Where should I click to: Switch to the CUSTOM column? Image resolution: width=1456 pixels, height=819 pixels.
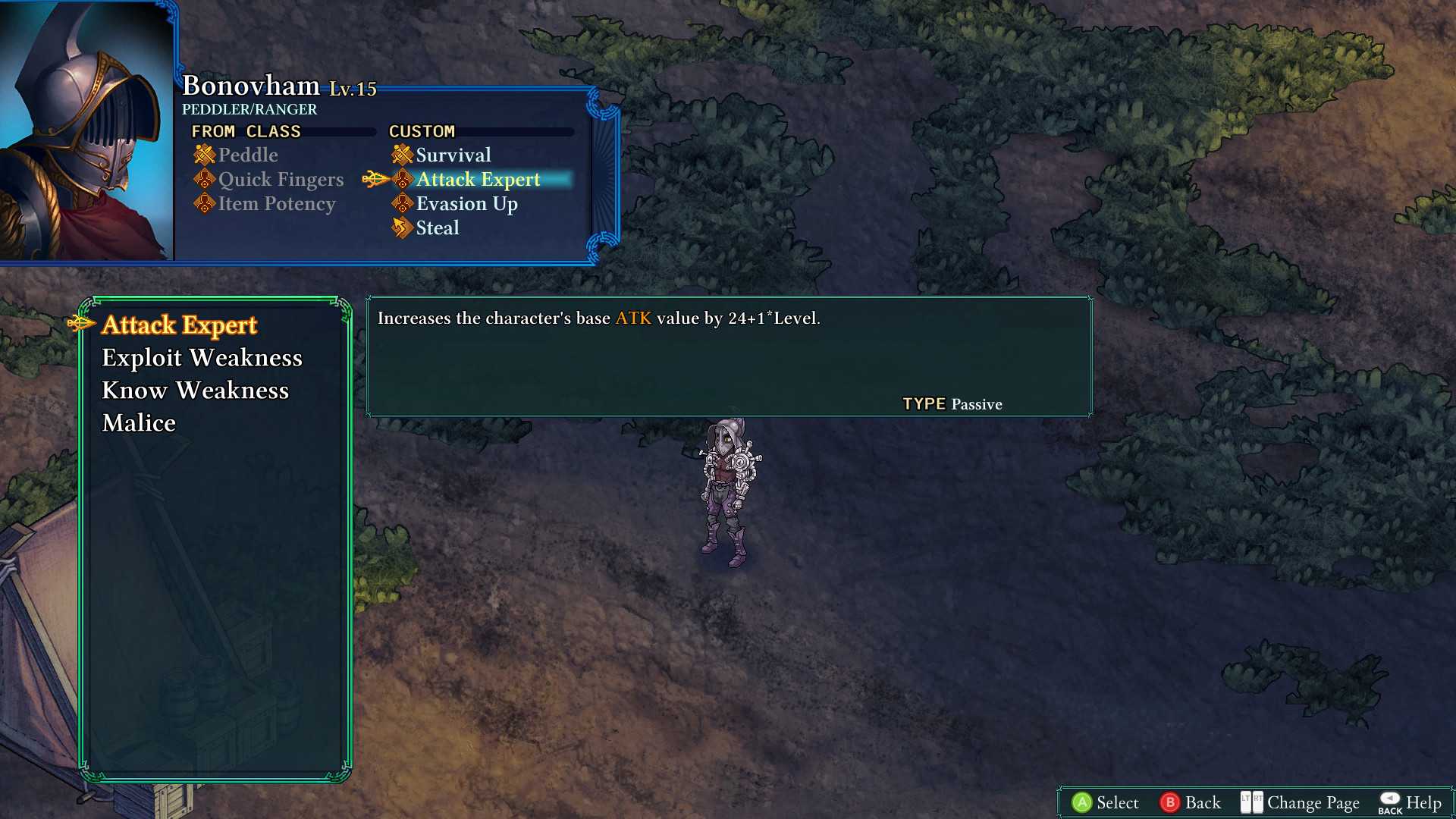point(422,130)
